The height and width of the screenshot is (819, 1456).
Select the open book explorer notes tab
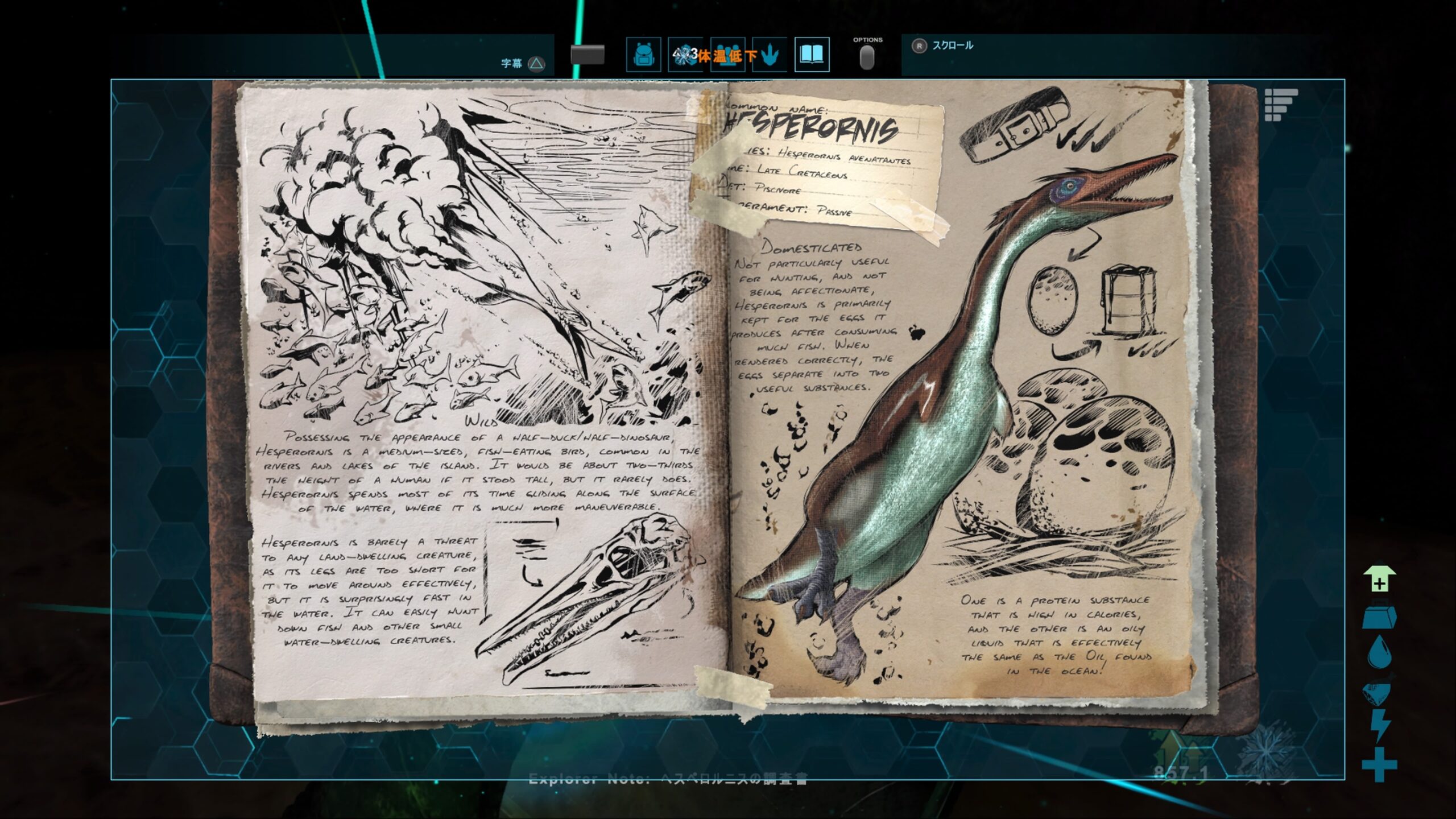pyautogui.click(x=812, y=55)
